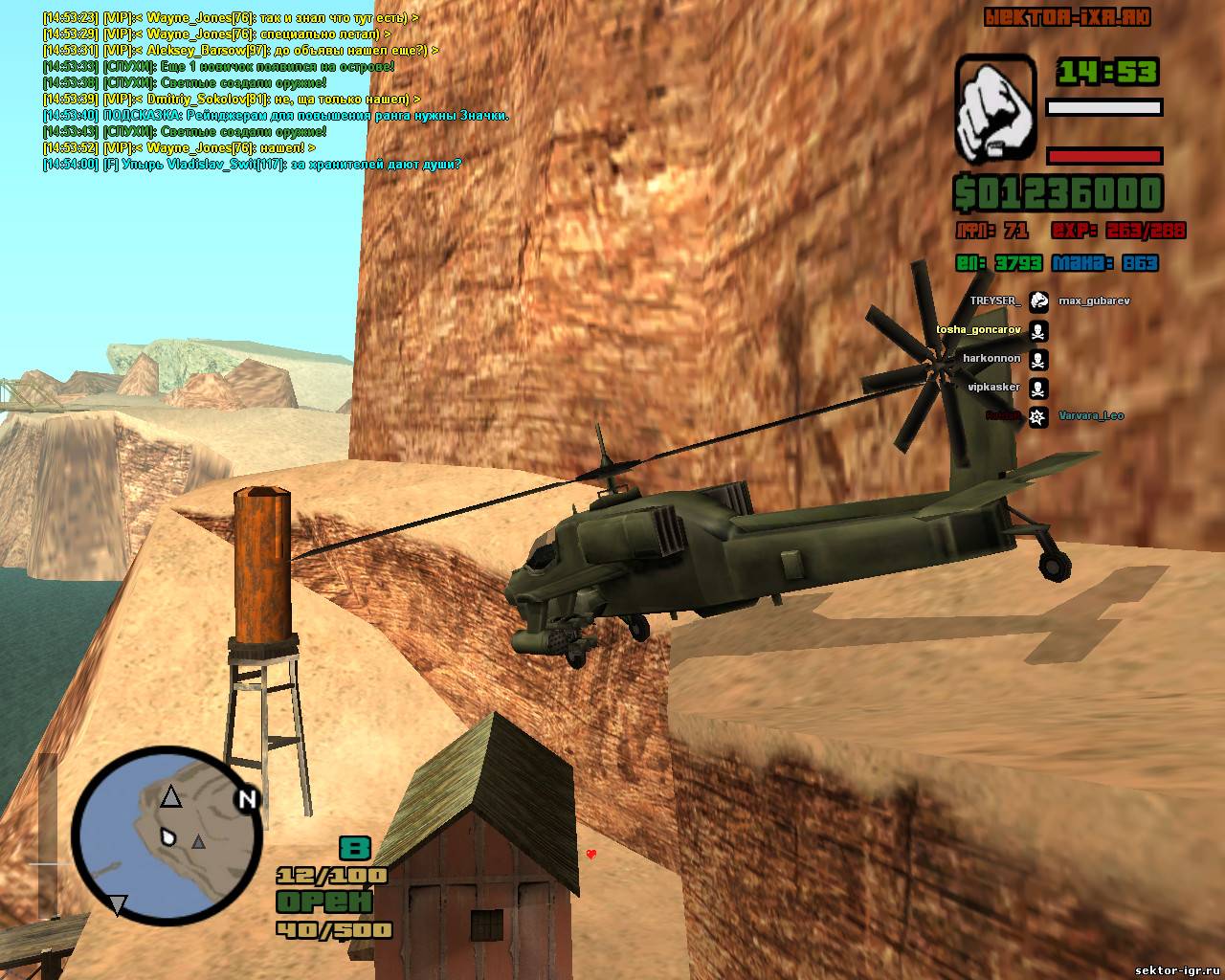Select the fist weapon icon
1225x980 pixels.
(995, 107)
